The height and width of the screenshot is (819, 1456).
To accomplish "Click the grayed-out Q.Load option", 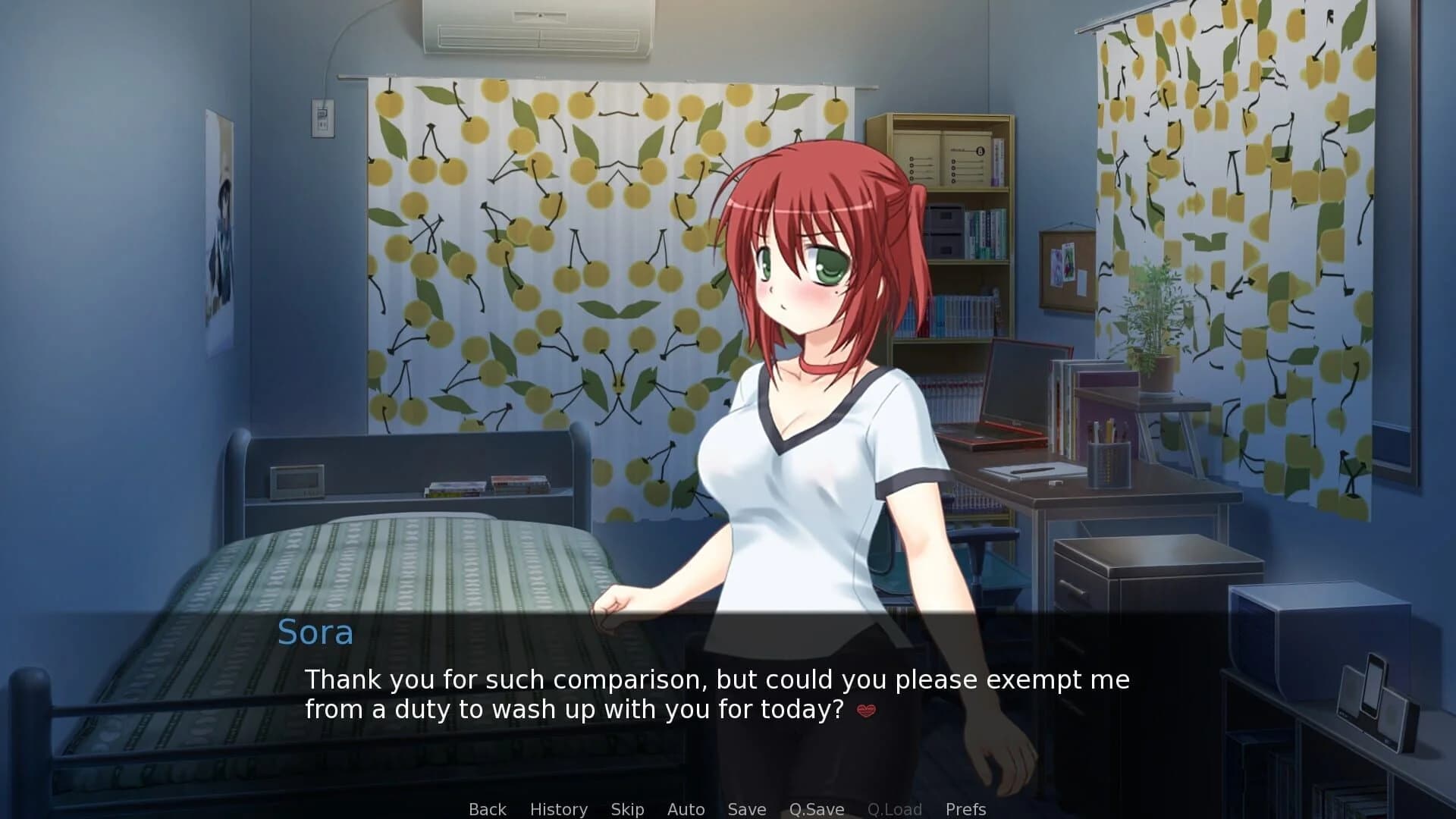I will coord(895,808).
